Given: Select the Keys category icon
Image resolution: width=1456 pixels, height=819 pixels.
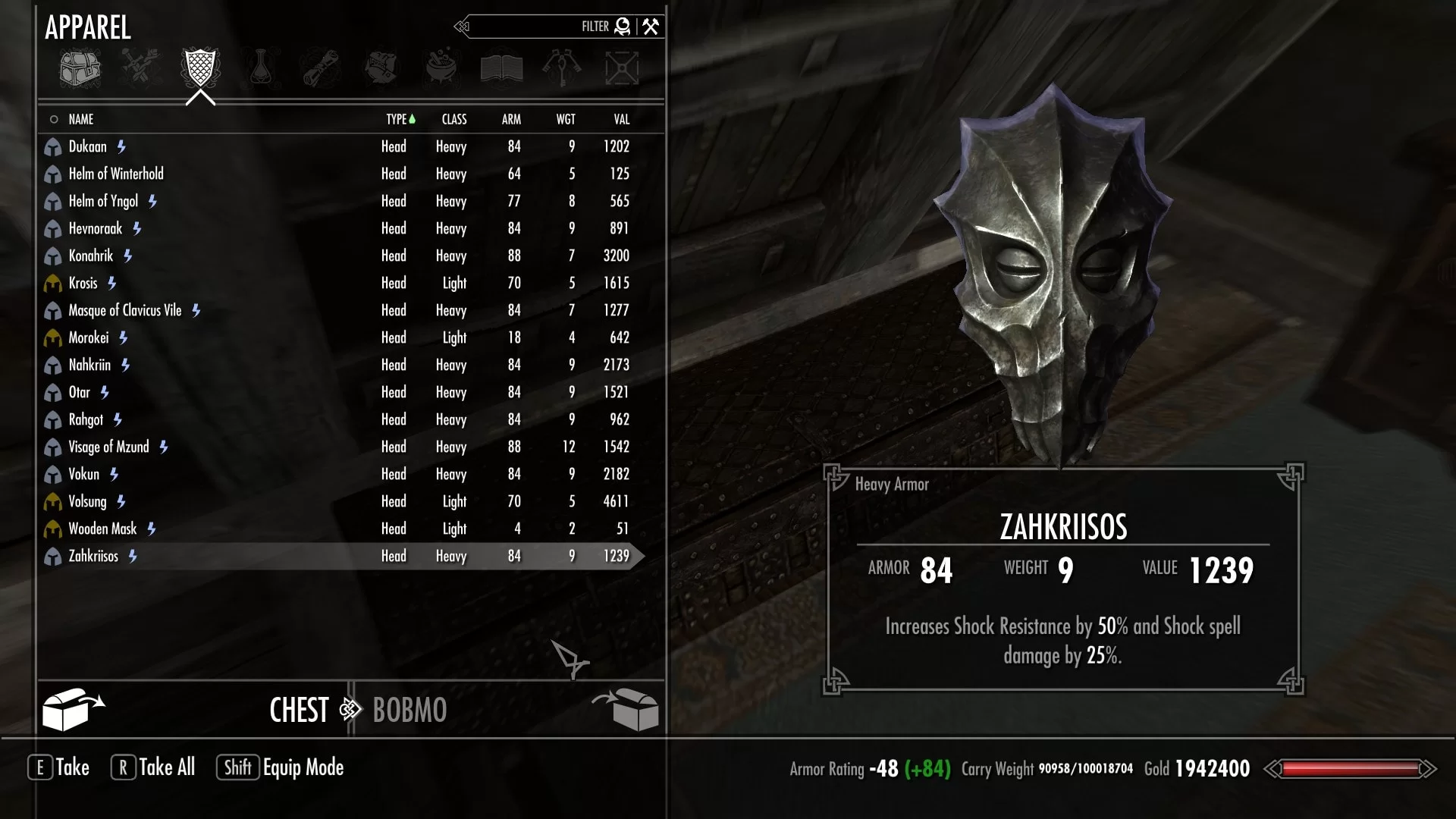Looking at the screenshot, I should click(563, 67).
